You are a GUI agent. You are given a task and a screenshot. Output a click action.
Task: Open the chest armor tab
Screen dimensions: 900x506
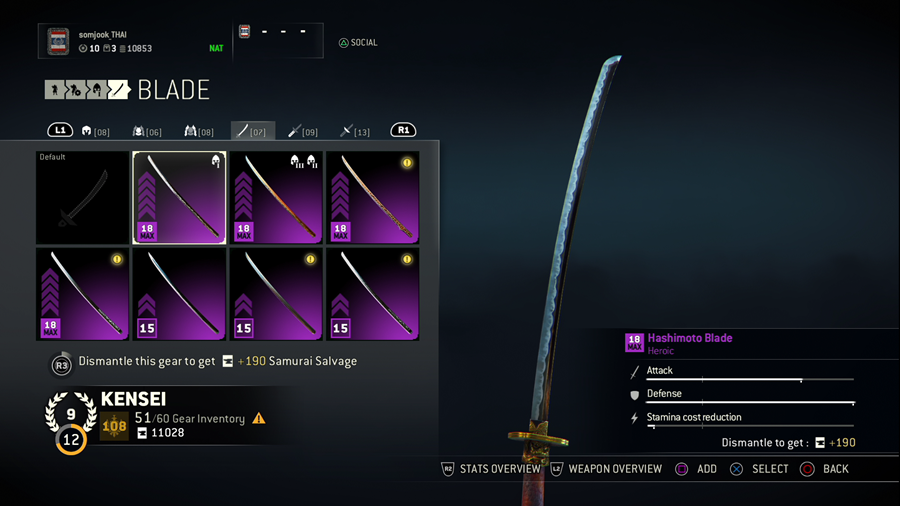tap(147, 131)
